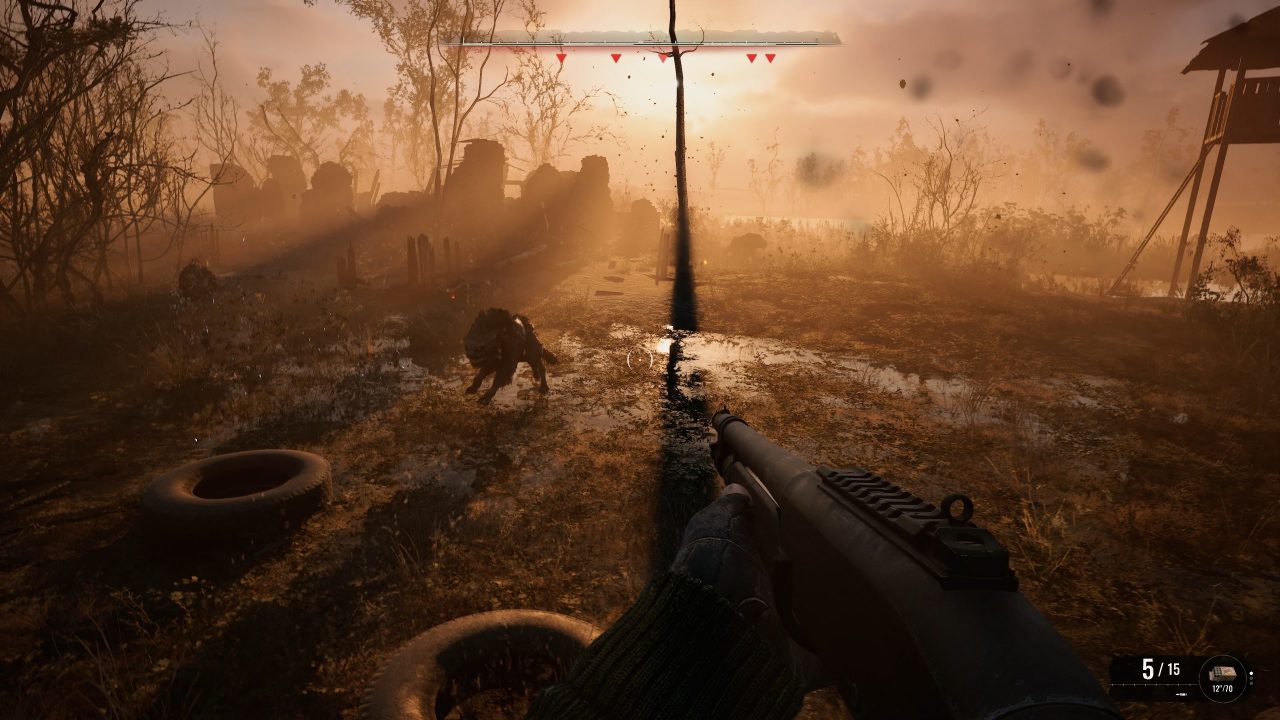Toggle the bottom indicator dot on the HUD panel

coord(1251,684)
